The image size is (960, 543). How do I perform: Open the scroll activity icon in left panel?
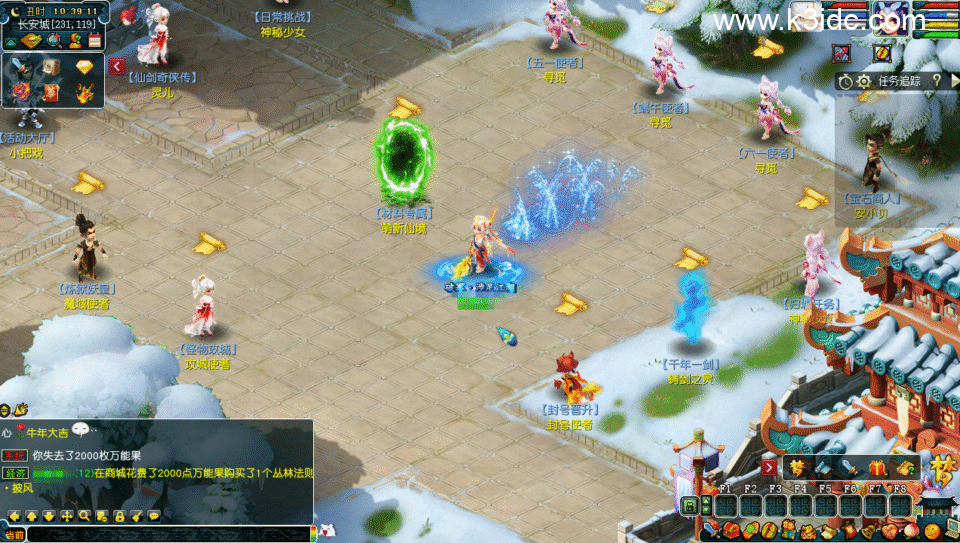pos(51,67)
